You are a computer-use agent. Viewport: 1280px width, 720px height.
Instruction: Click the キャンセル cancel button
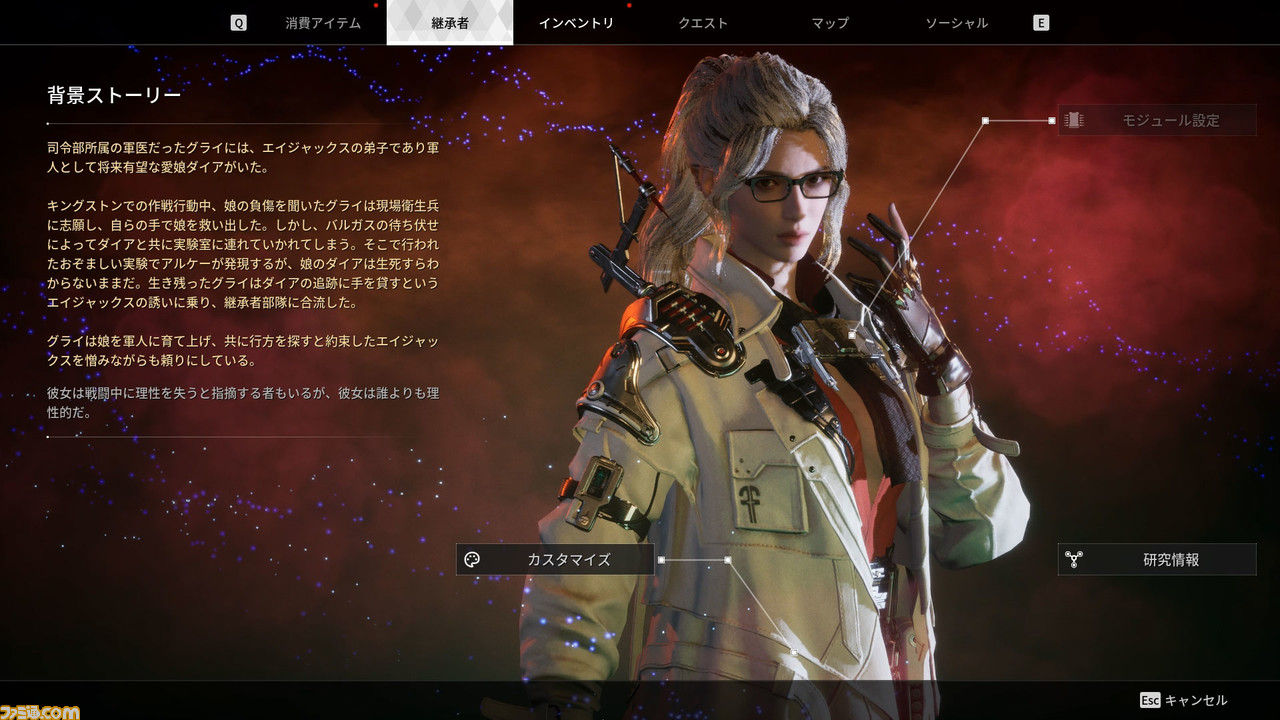(1184, 700)
